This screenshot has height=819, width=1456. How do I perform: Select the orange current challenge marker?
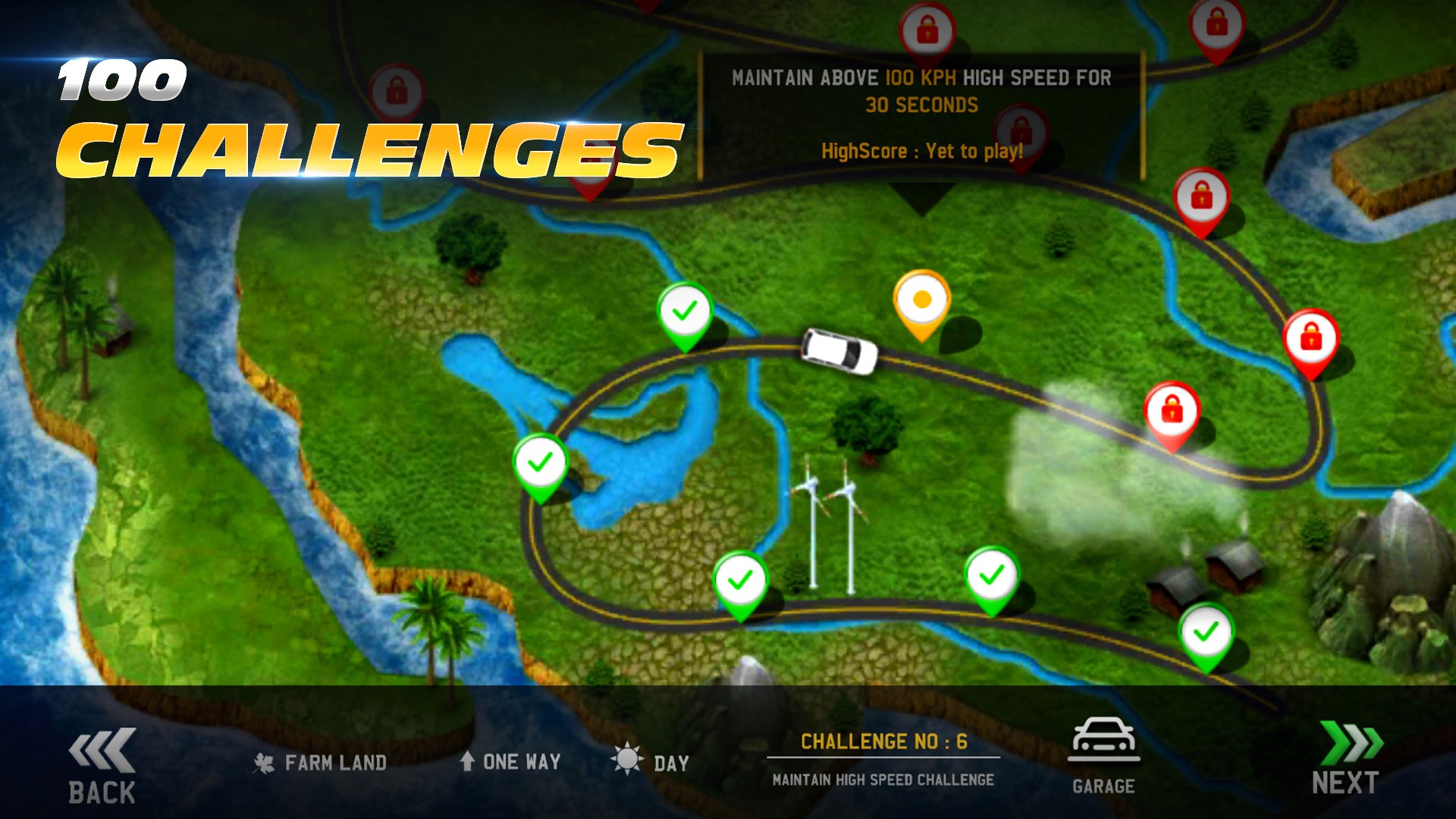click(921, 301)
